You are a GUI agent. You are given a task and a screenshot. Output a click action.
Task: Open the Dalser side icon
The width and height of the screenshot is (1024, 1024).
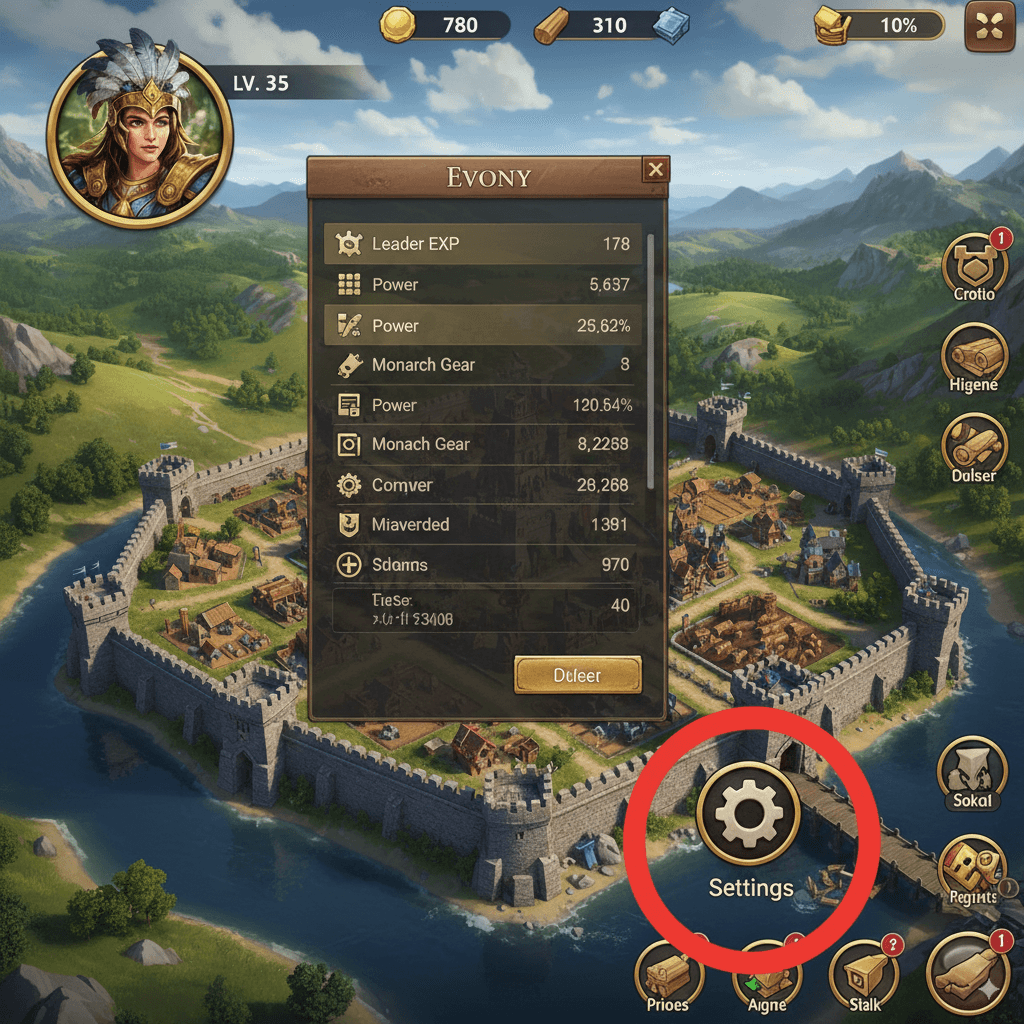[974, 446]
